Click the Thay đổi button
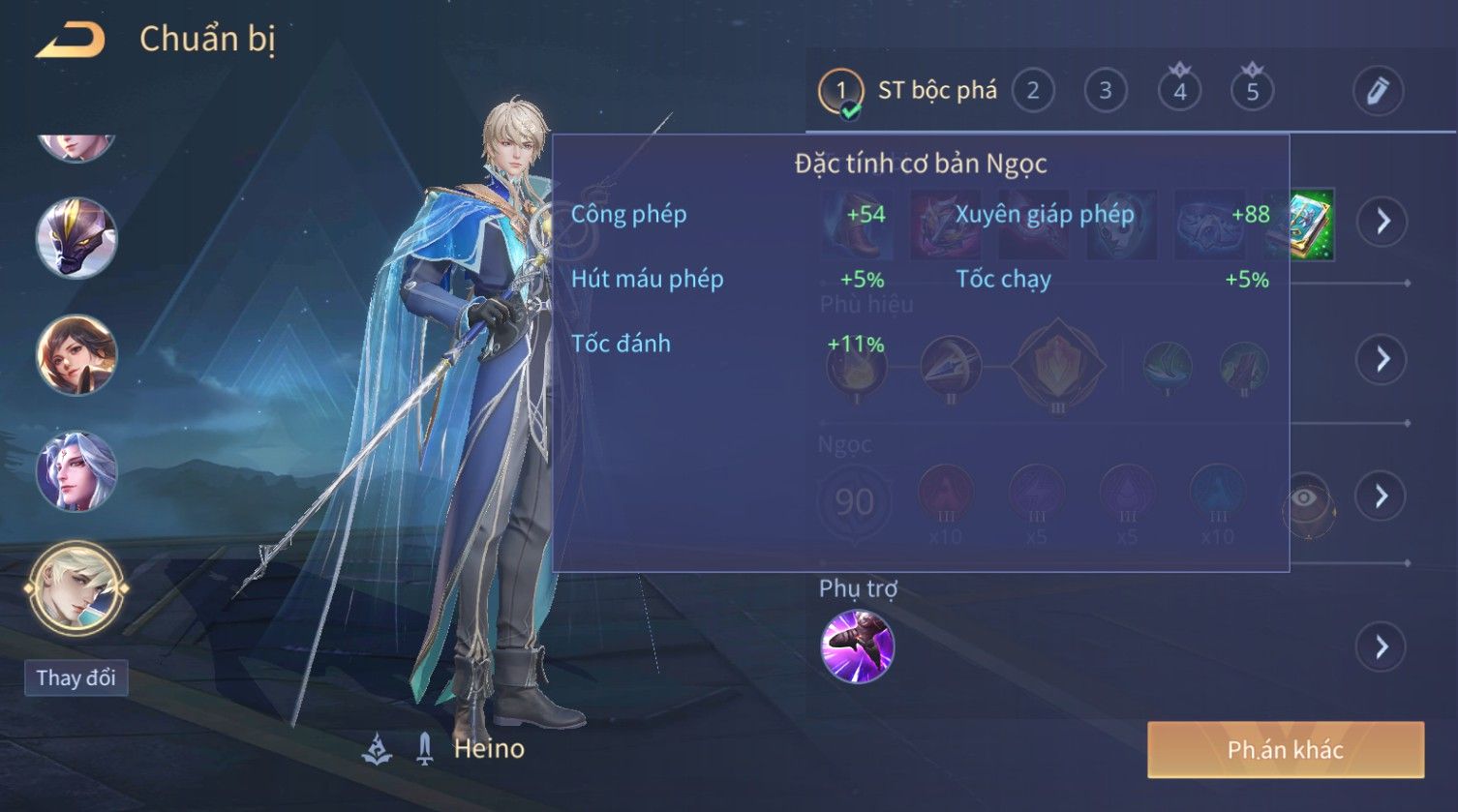The image size is (1458, 812). (76, 677)
